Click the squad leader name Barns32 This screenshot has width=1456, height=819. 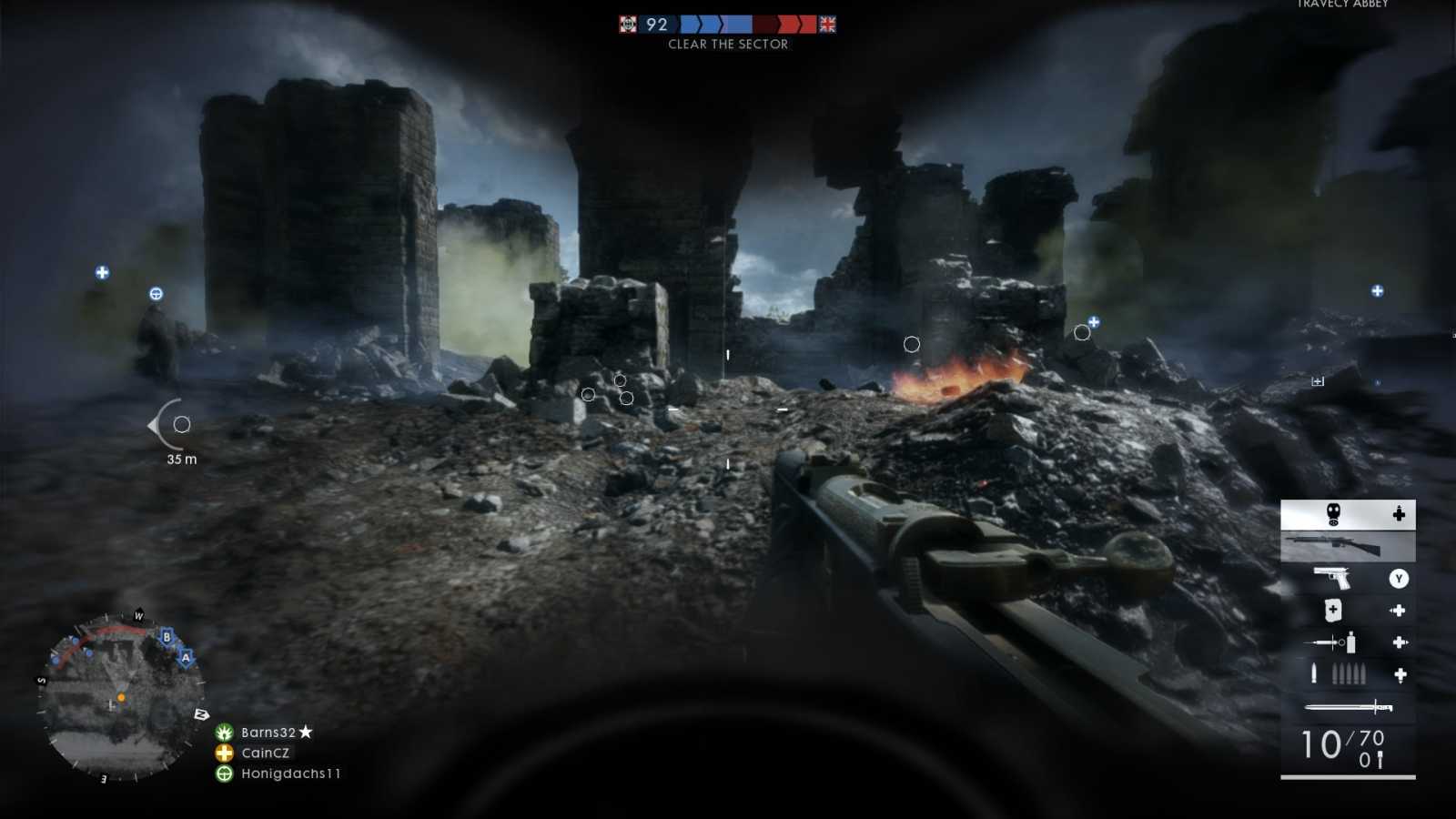click(x=268, y=731)
